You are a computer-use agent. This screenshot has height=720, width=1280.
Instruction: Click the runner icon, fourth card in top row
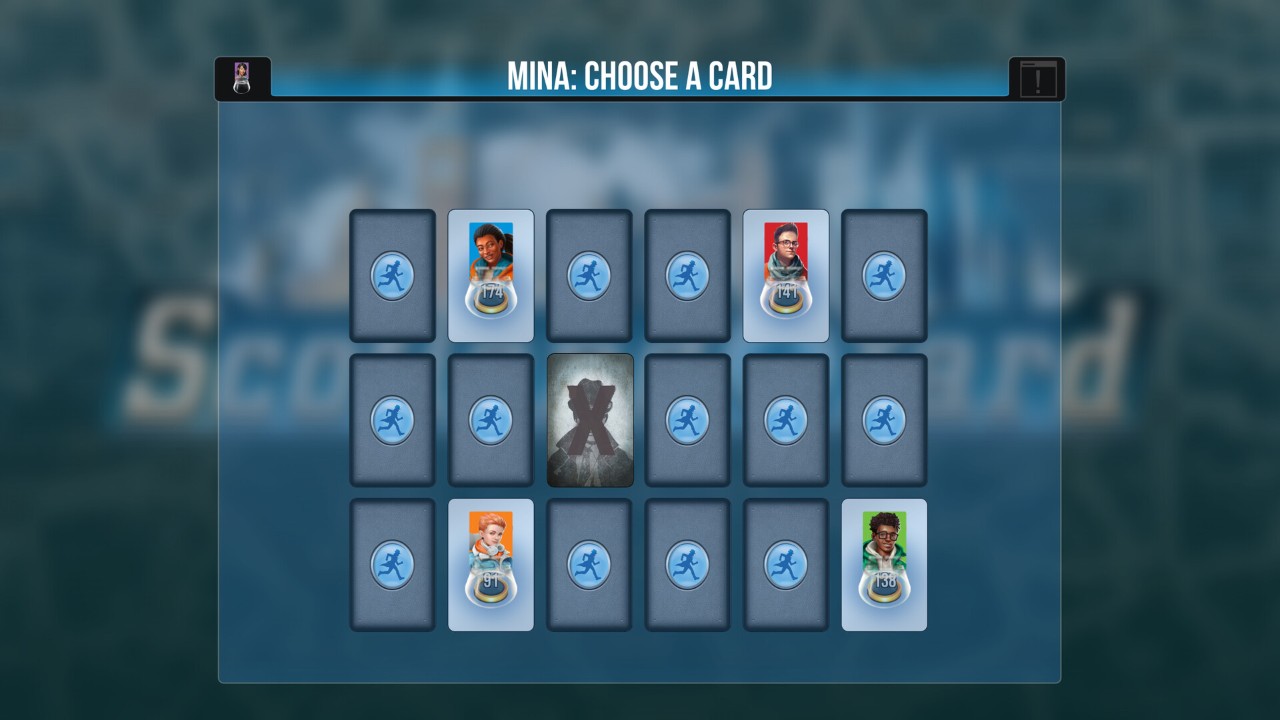click(687, 274)
